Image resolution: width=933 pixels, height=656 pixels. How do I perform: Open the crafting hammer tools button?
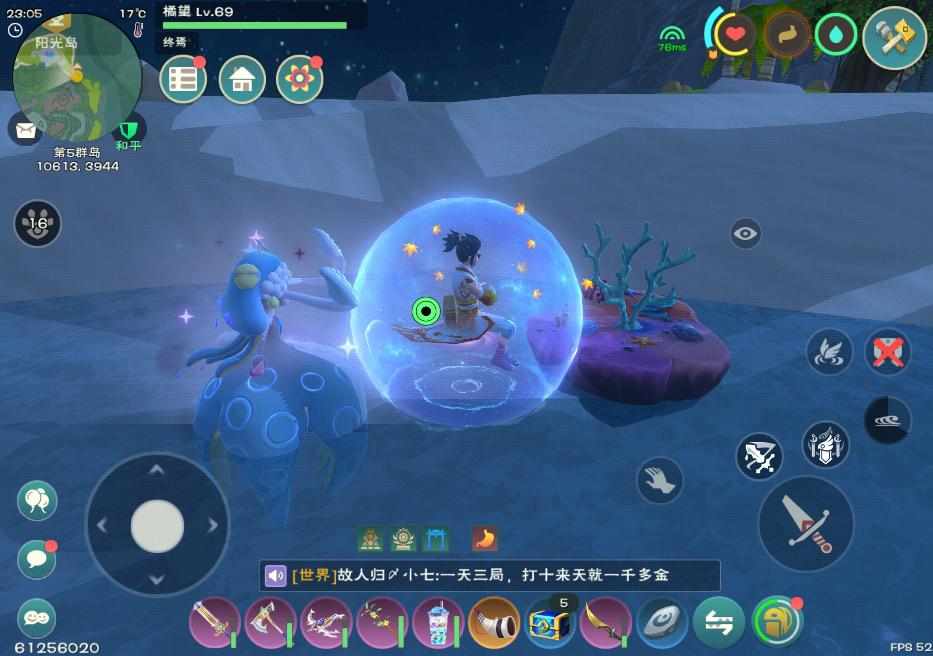[x=893, y=39]
